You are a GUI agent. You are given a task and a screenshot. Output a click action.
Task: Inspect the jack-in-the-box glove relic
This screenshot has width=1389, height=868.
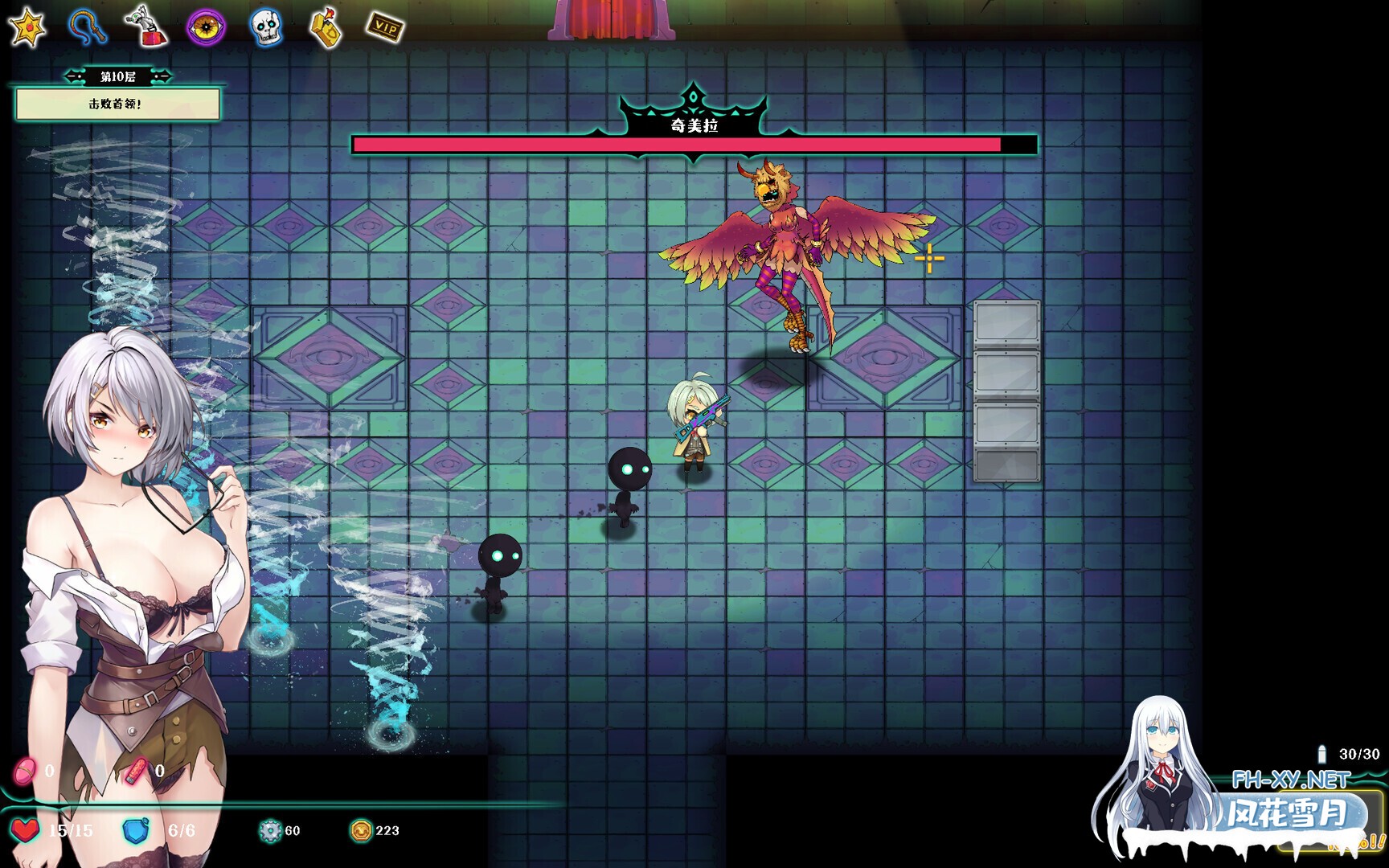pyautogui.click(x=146, y=27)
